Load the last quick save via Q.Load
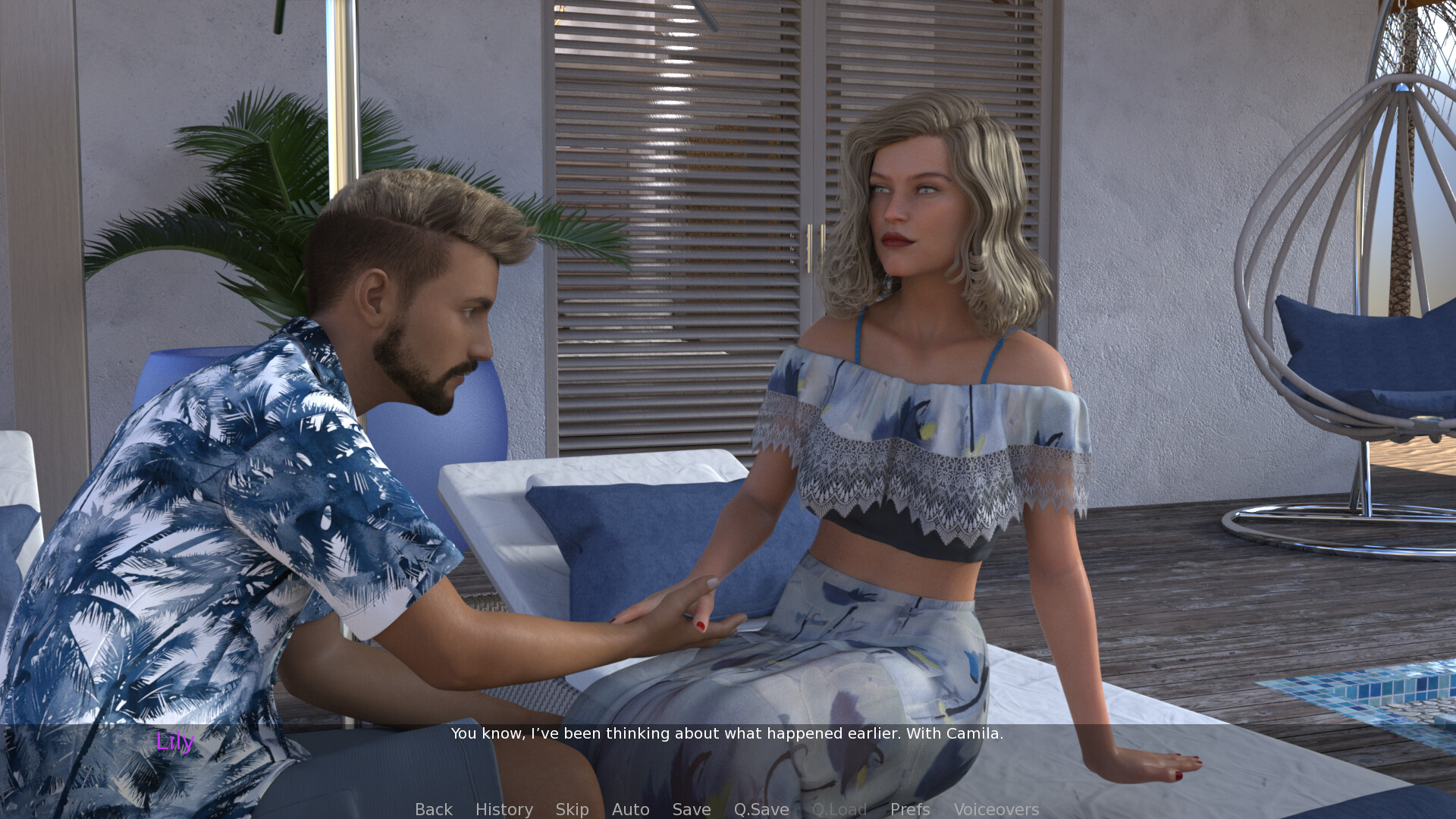 (839, 809)
